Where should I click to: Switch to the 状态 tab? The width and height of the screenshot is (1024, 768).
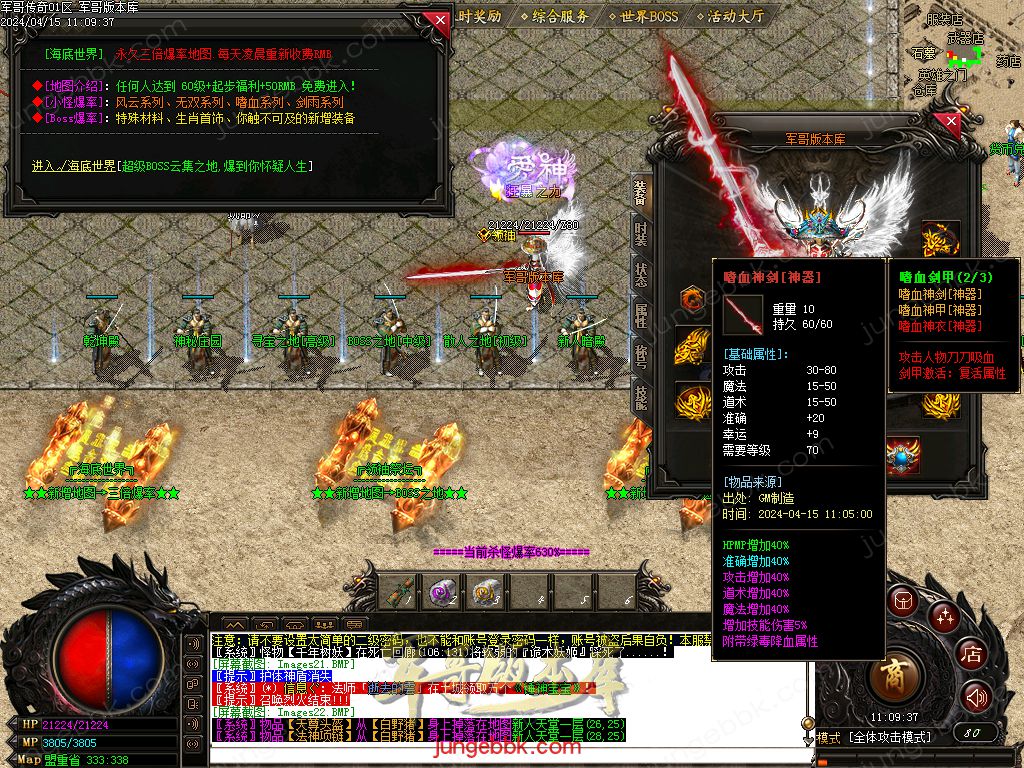click(641, 275)
